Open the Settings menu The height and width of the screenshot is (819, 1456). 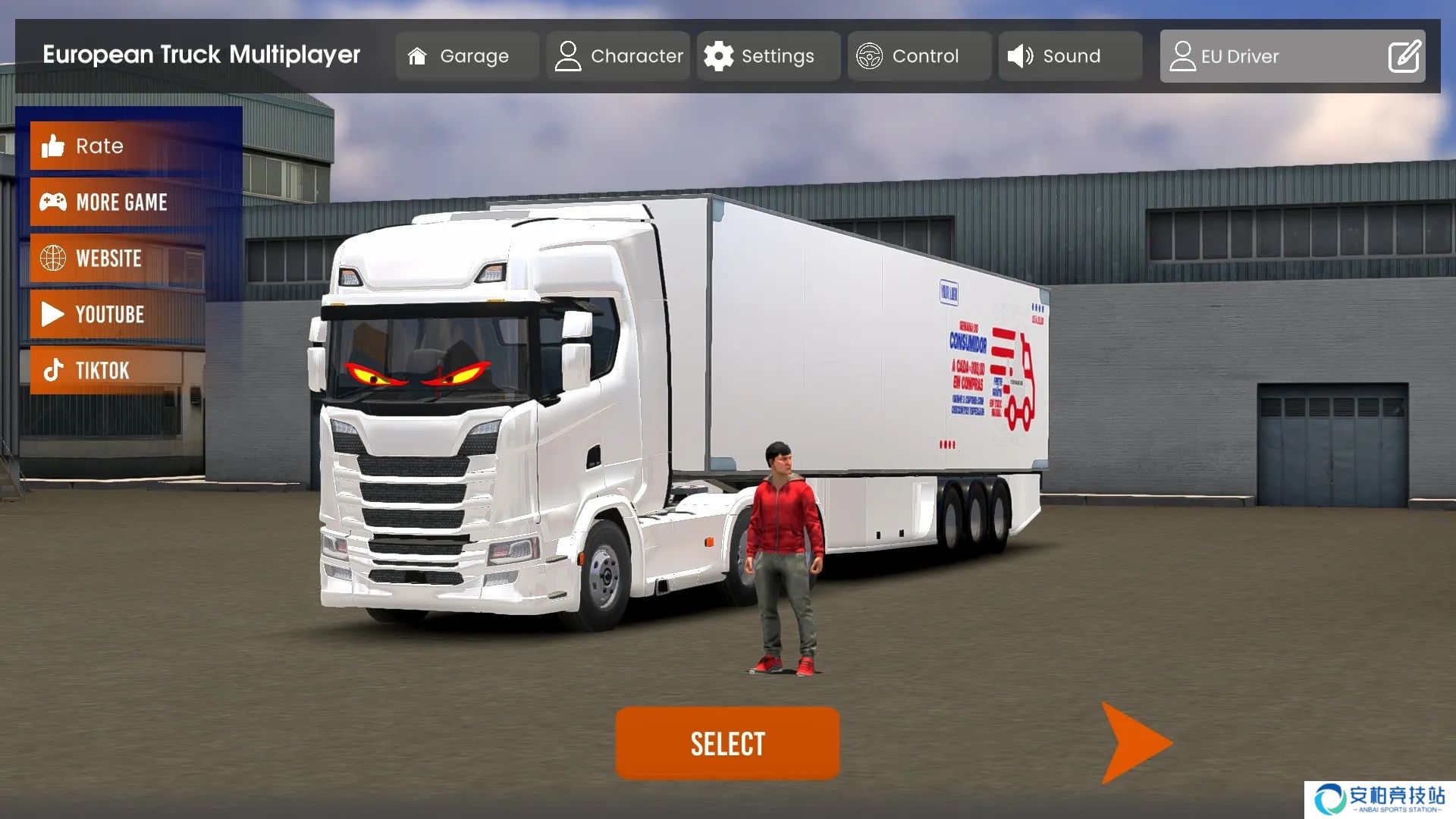pyautogui.click(x=768, y=56)
